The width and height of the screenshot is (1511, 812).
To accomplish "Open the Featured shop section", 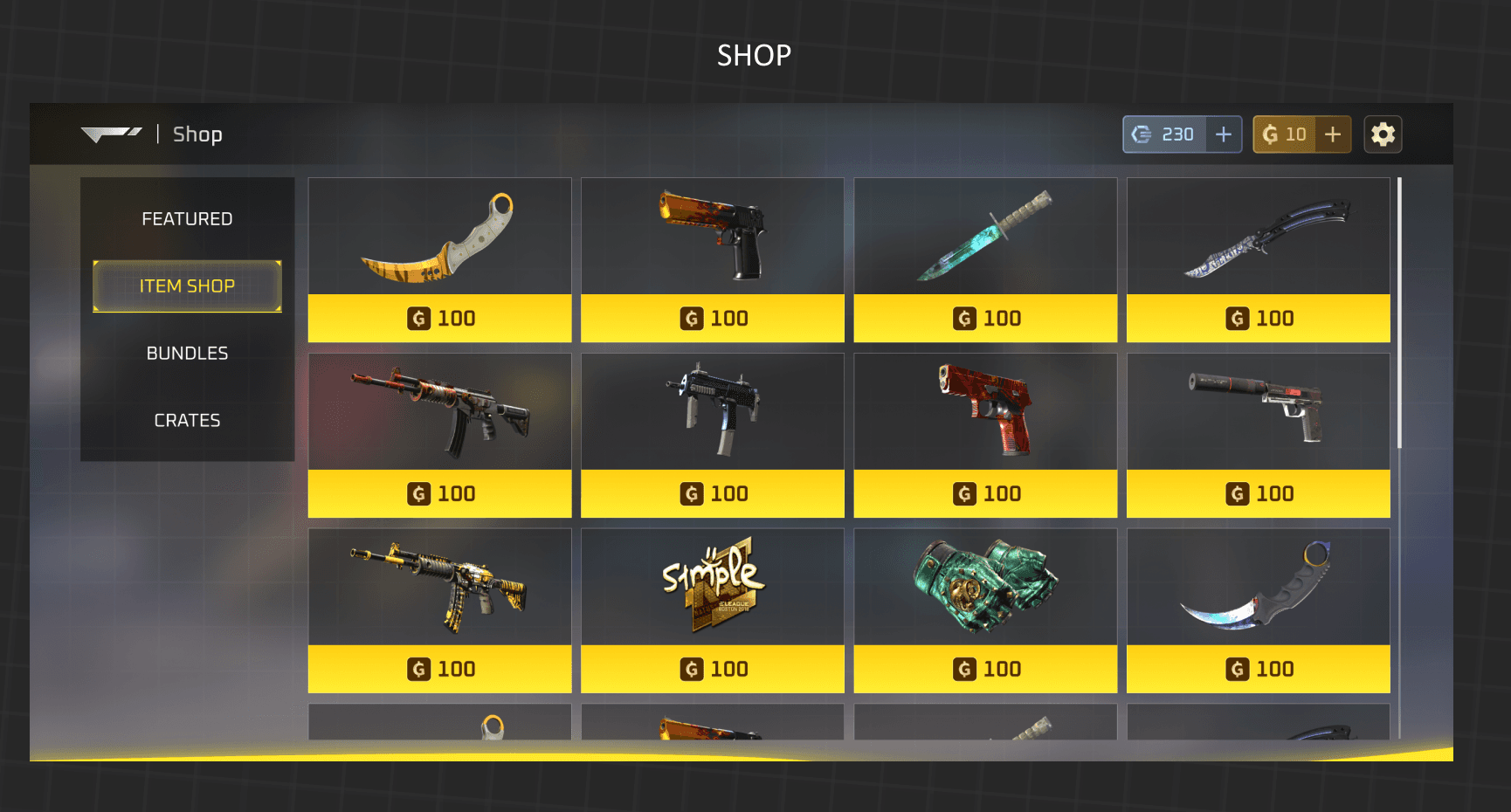I will (187, 219).
